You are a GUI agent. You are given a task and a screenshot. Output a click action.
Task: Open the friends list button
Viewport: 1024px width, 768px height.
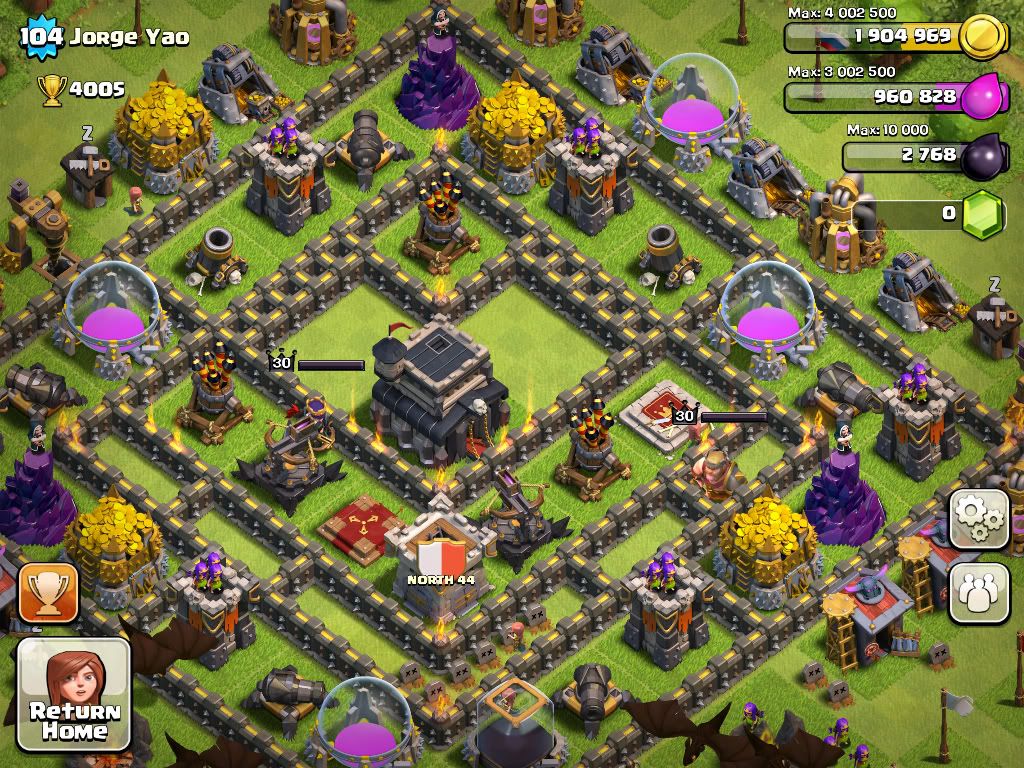(979, 592)
